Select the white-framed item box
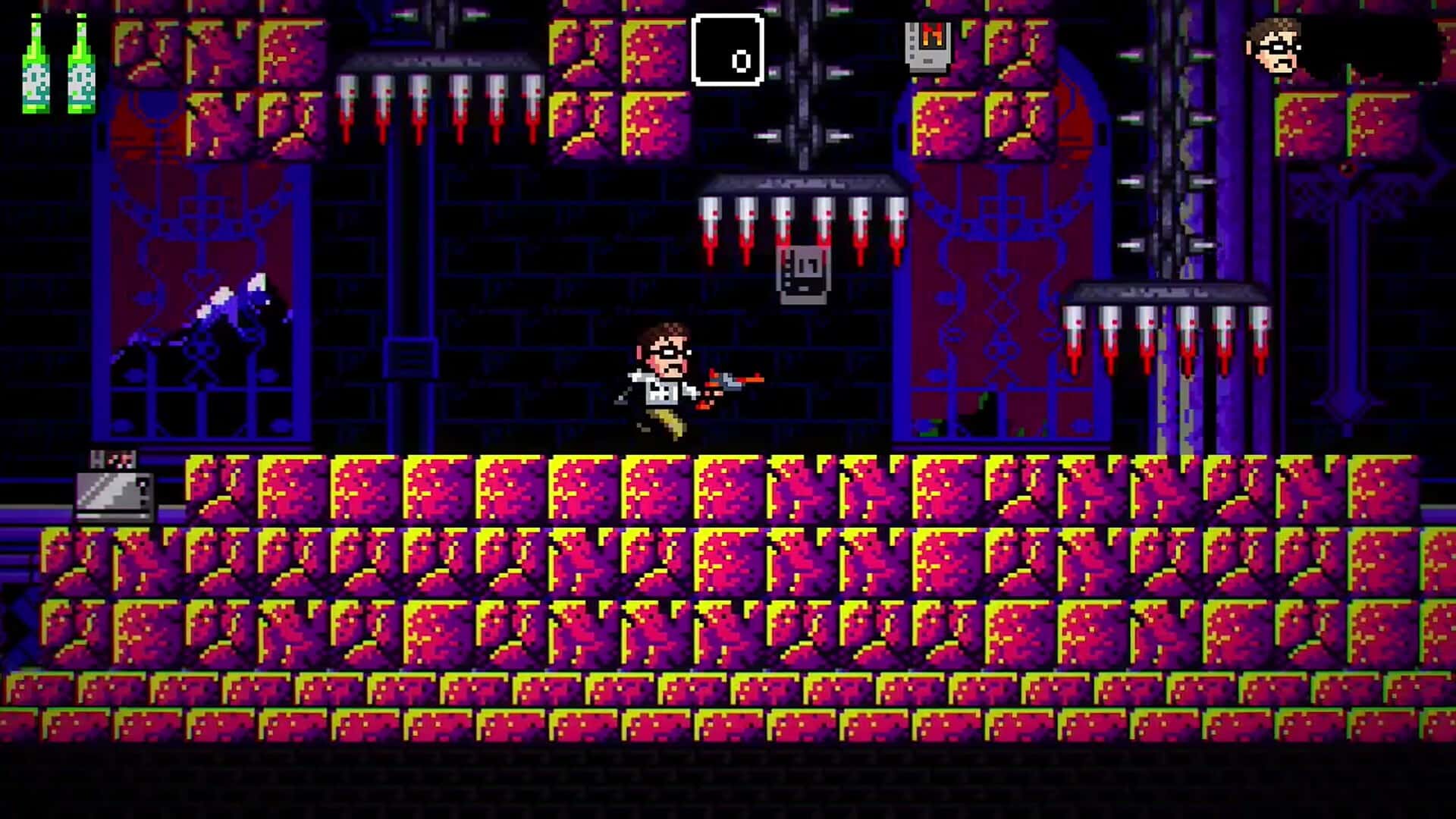The width and height of the screenshot is (1456, 819). click(x=726, y=49)
